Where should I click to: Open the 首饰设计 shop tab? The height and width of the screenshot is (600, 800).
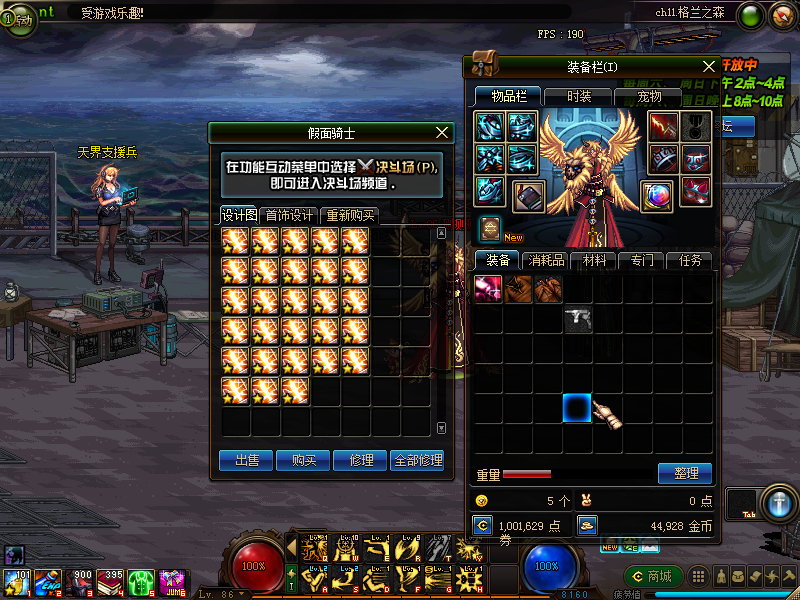tap(290, 215)
